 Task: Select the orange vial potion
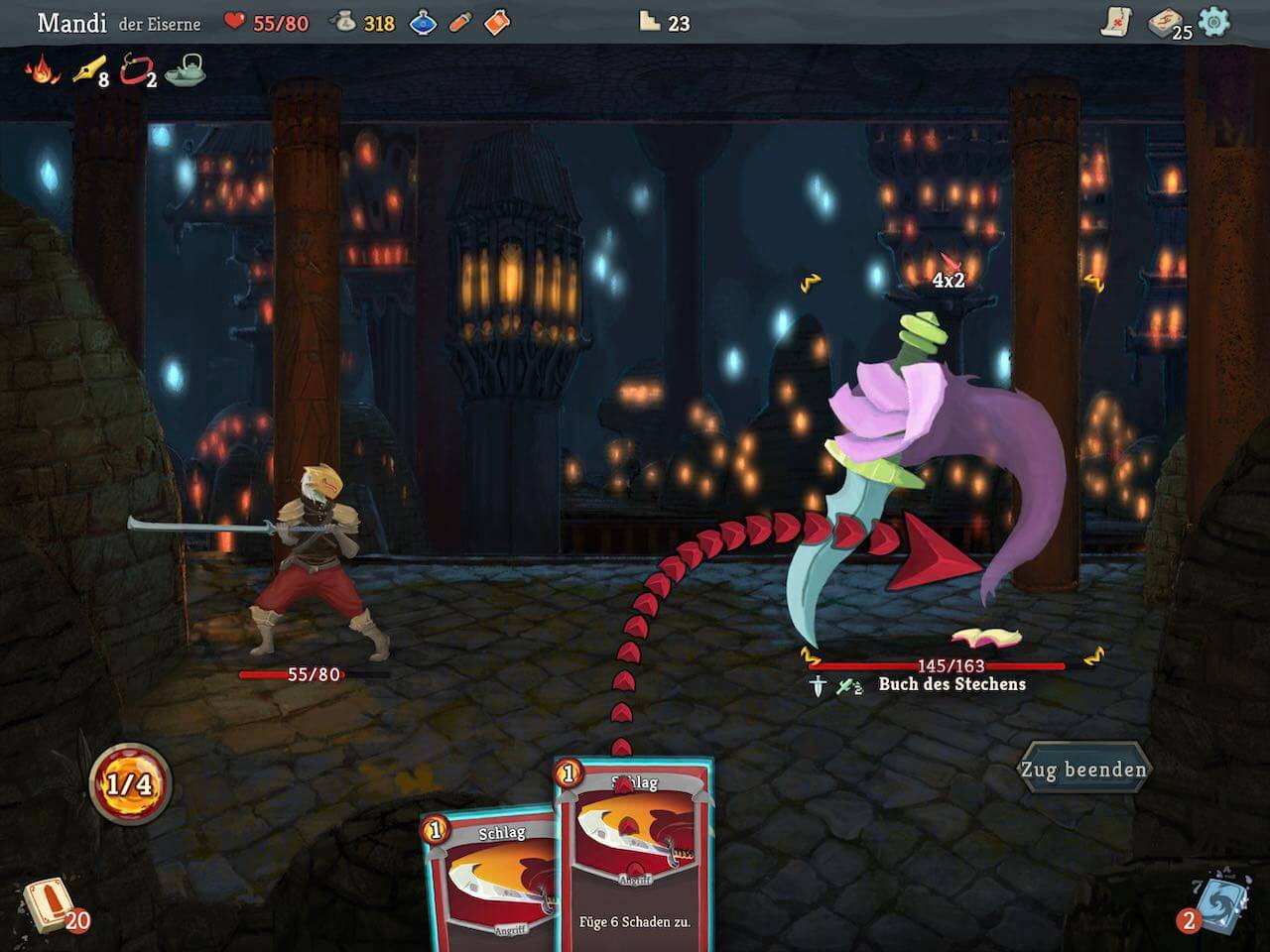coord(459,22)
